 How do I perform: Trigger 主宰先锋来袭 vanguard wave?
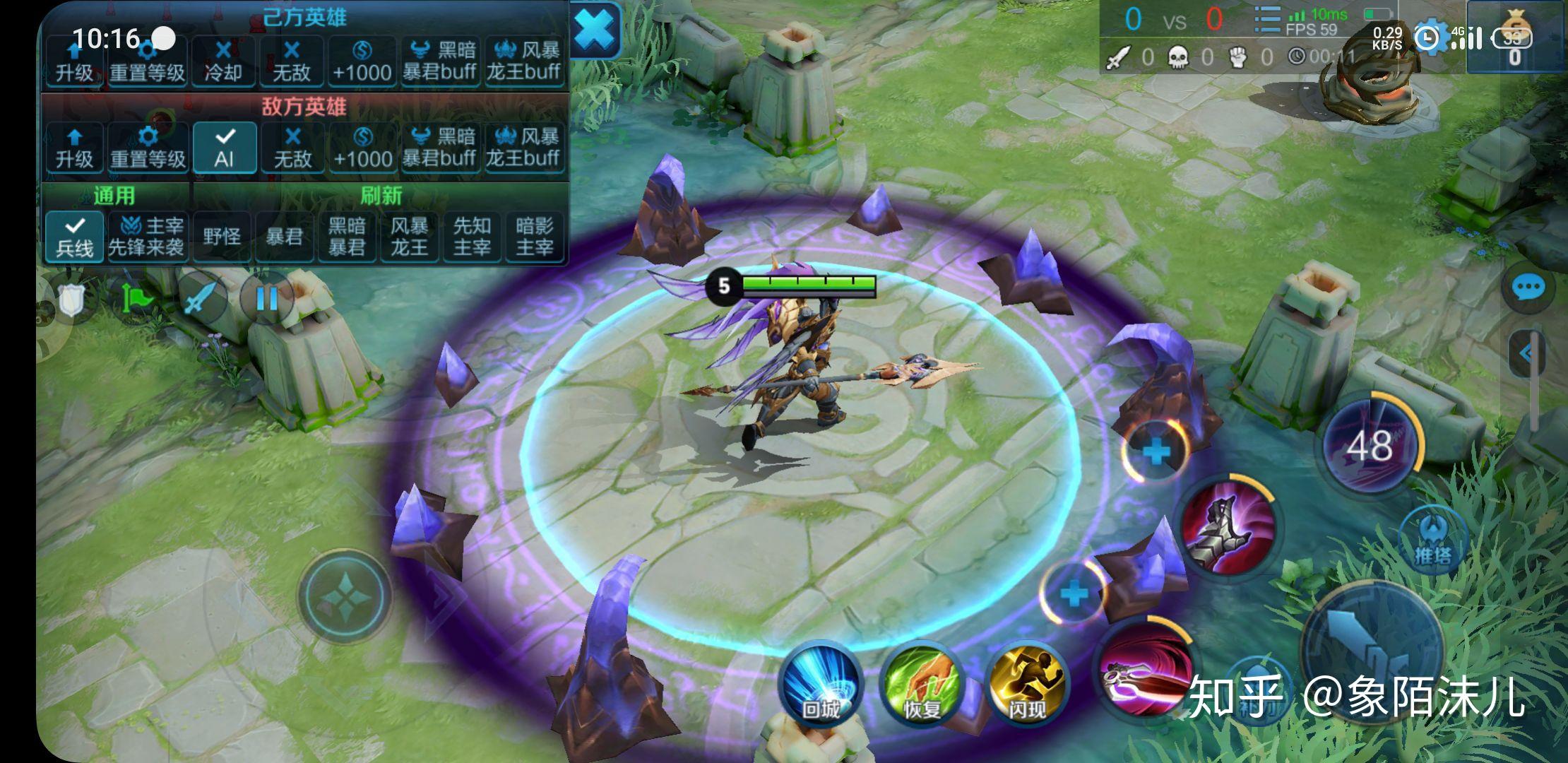click(x=146, y=237)
